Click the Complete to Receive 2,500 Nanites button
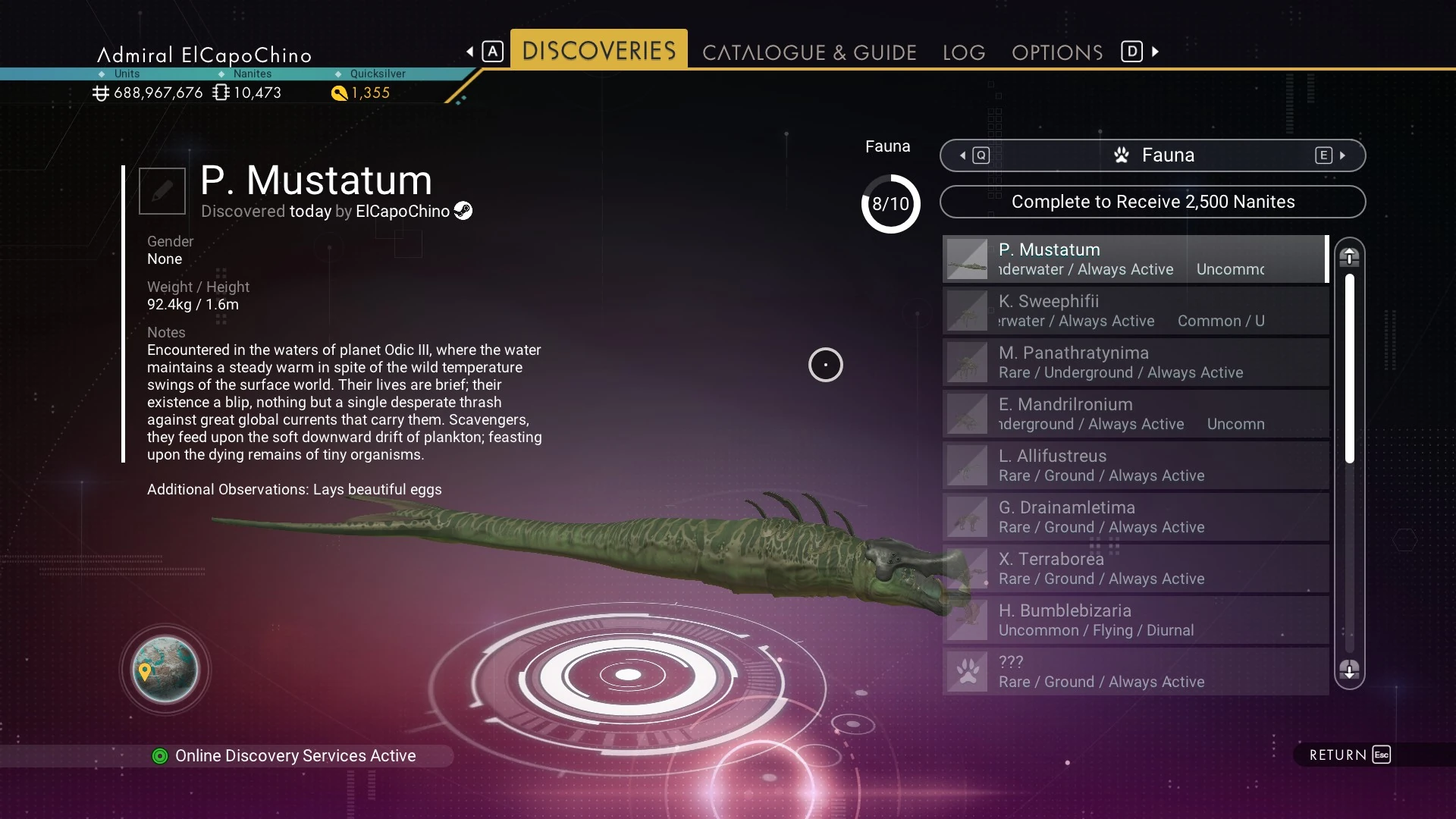1456x819 pixels. click(x=1152, y=202)
